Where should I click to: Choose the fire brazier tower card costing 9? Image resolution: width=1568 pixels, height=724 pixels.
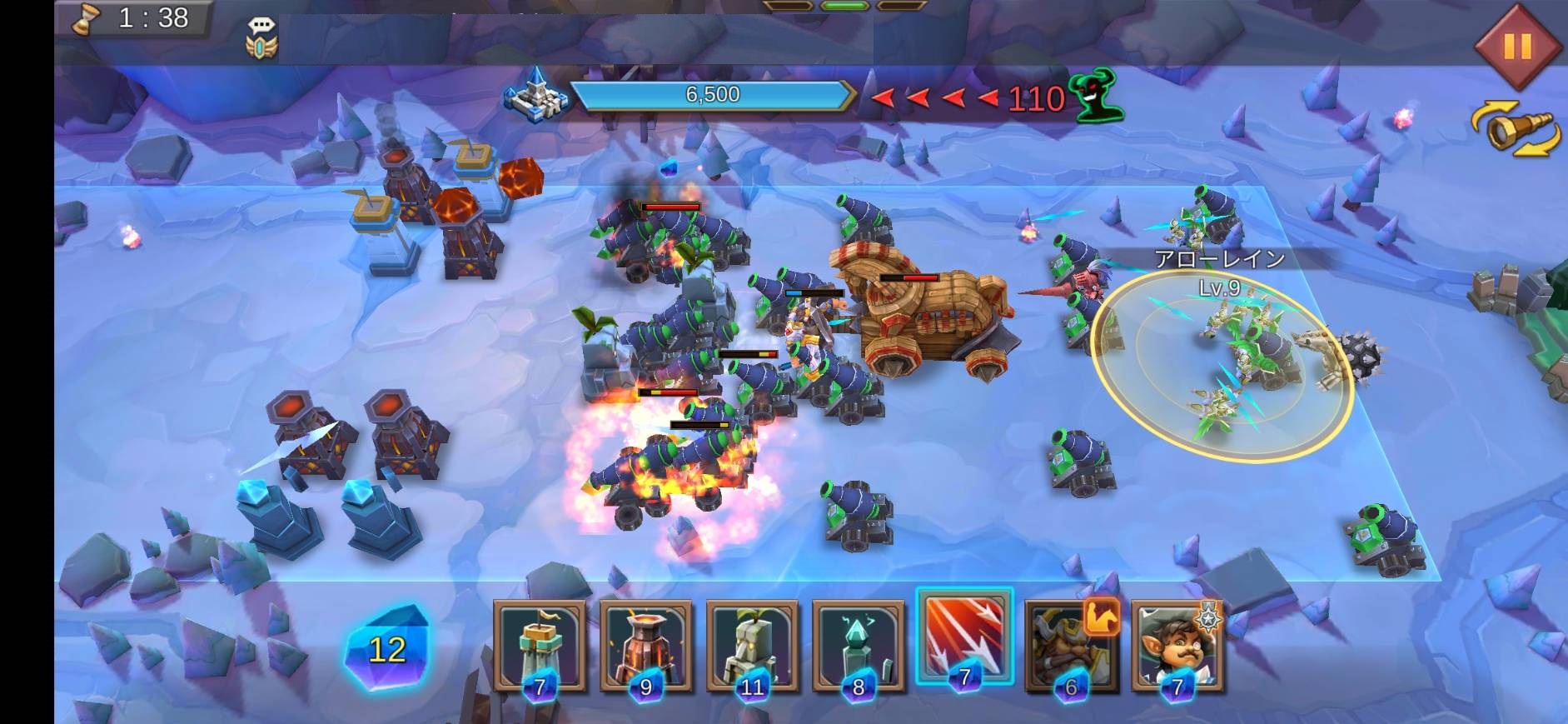(x=646, y=647)
